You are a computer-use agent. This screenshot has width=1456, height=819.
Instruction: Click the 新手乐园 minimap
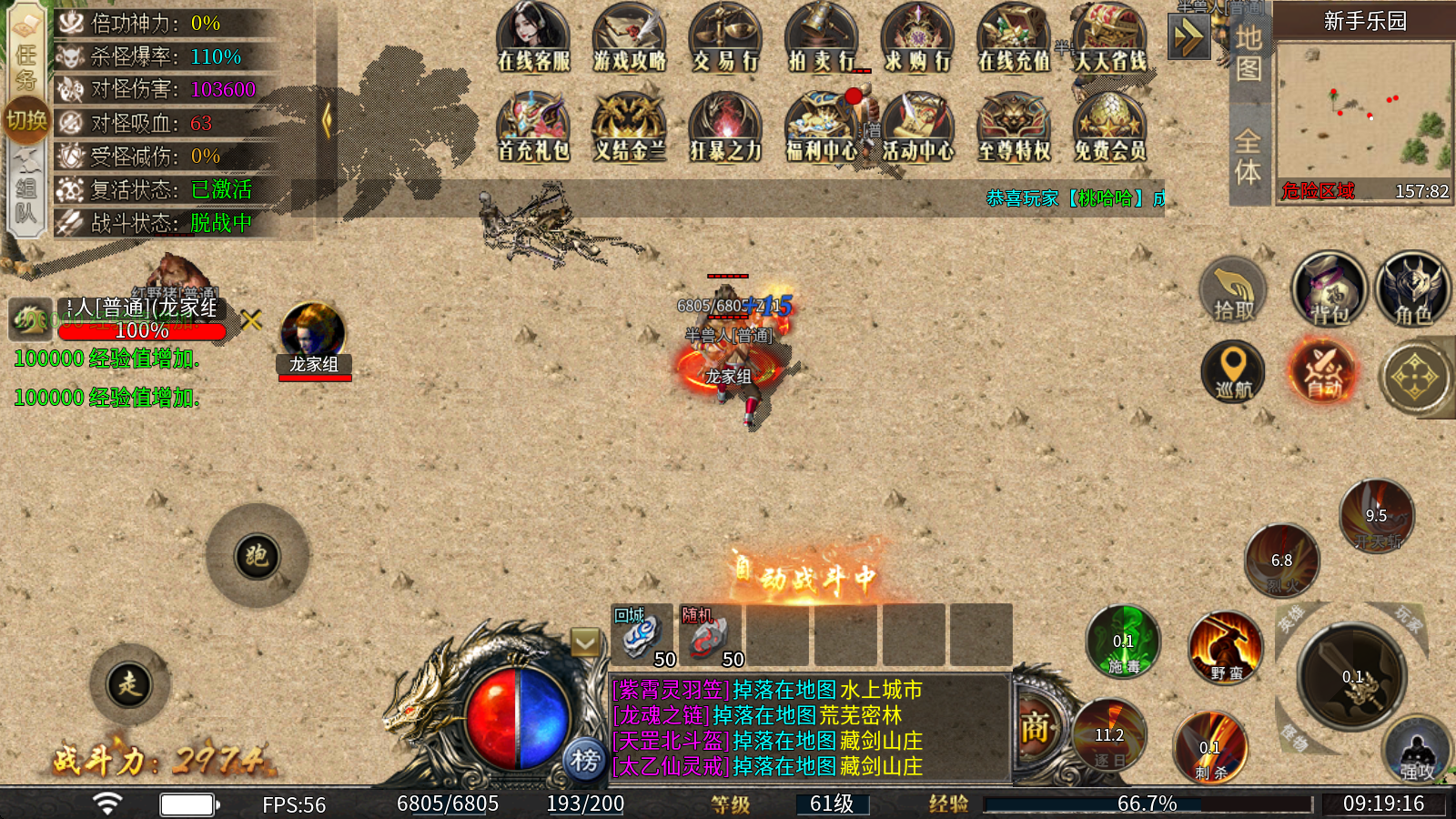(x=1363, y=114)
